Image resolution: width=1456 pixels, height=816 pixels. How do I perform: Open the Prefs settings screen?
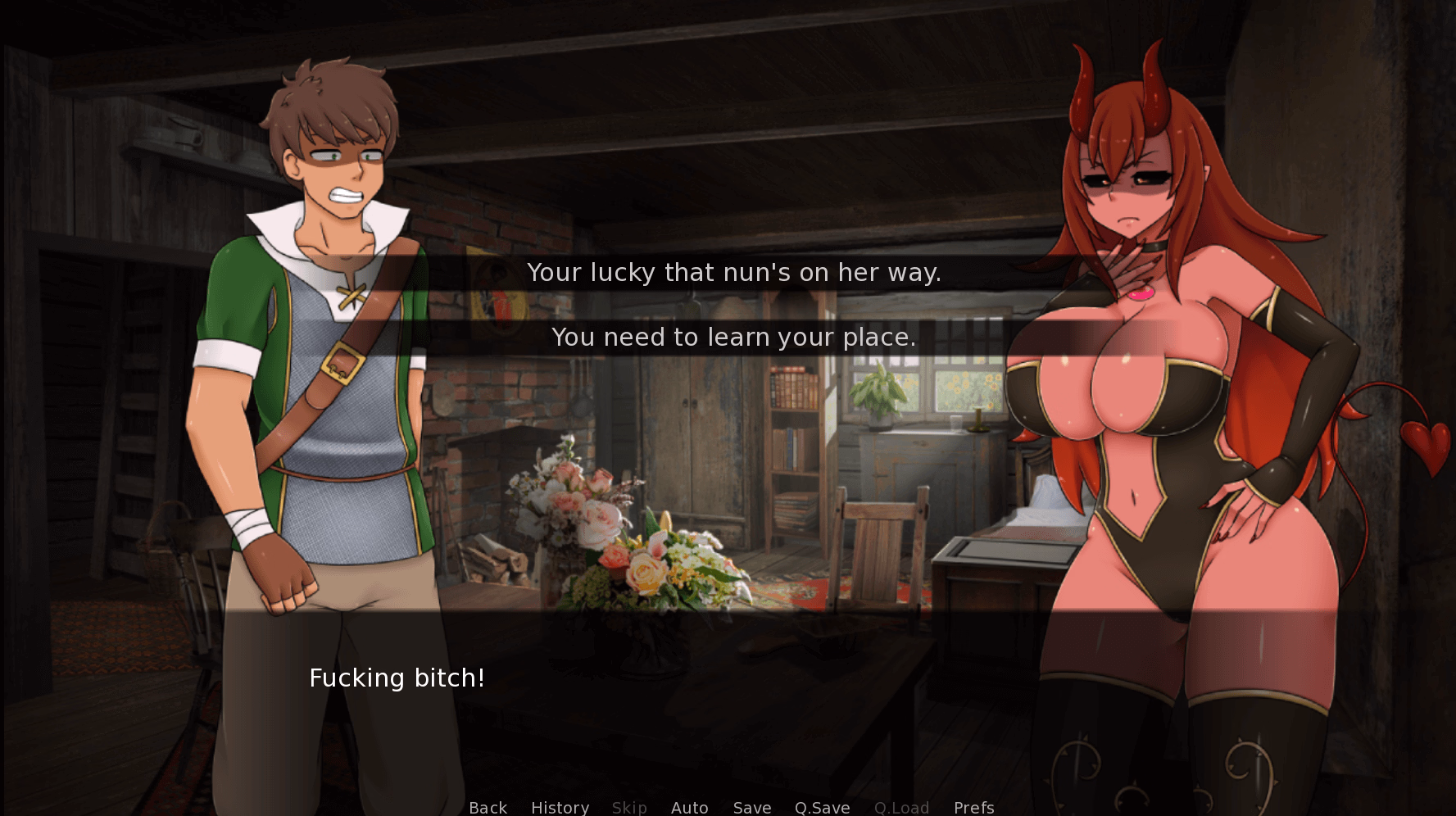973,808
